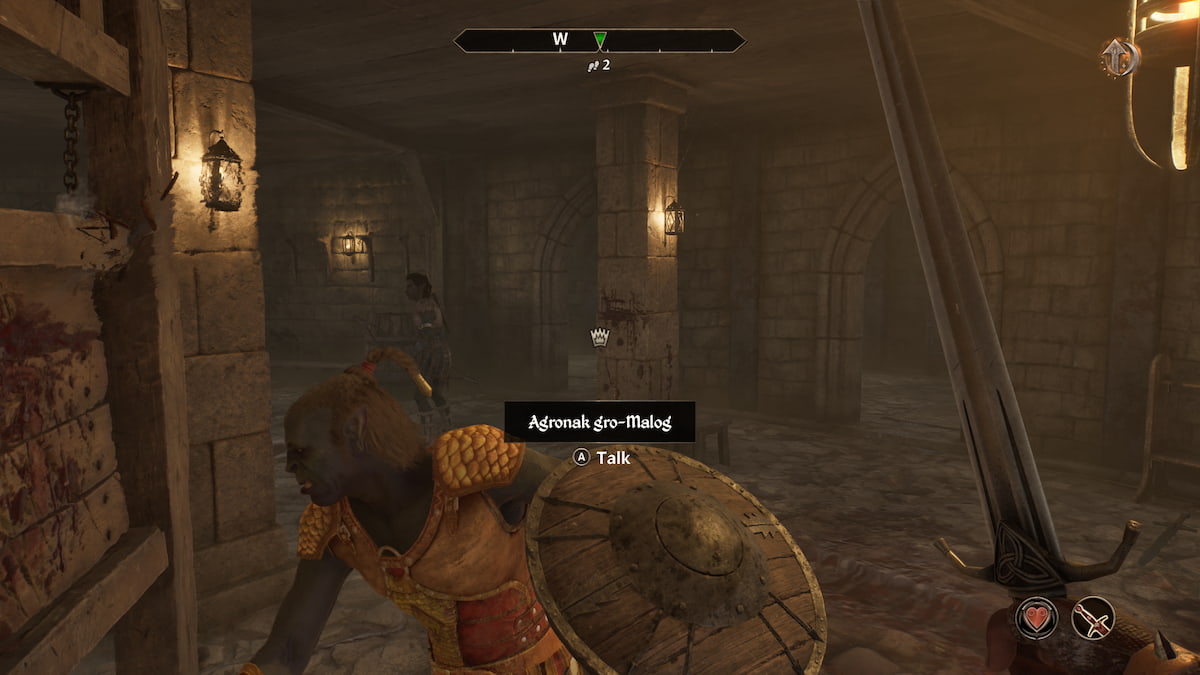Screen dimensions: 1200x675
Task: Click the Agronak gro-Malog name label
Action: pos(599,422)
